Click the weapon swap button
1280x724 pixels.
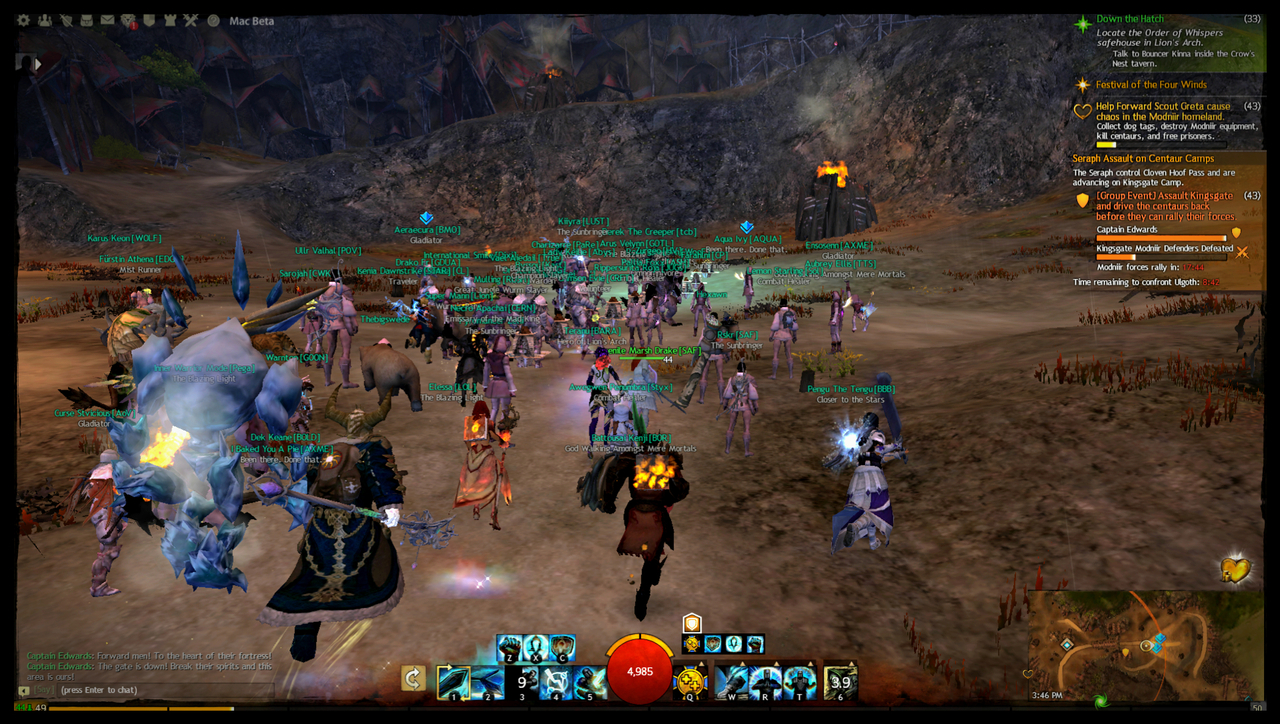tap(413, 679)
